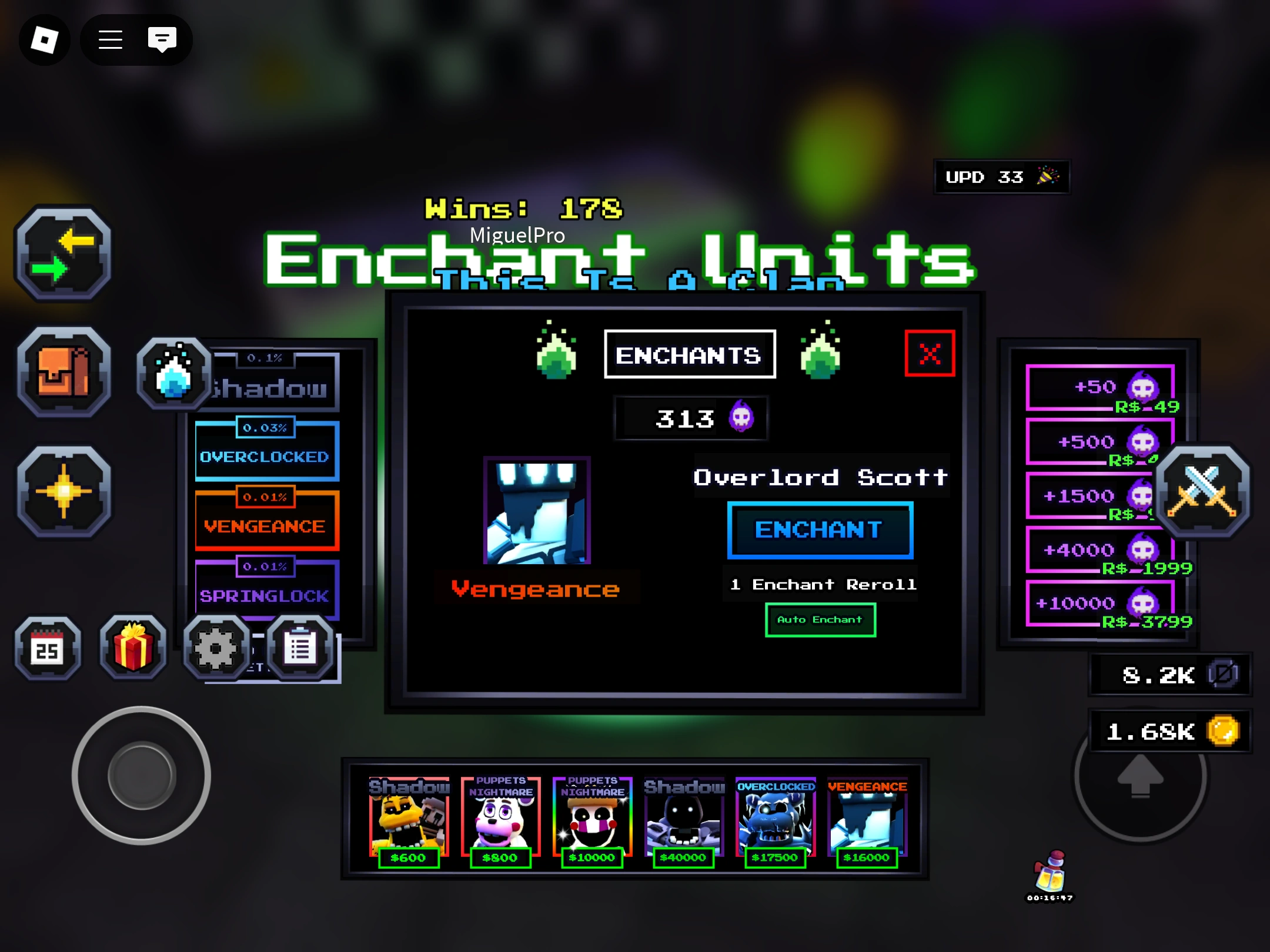Enable Auto Enchant
The width and height of the screenshot is (1270, 952).
tap(820, 619)
